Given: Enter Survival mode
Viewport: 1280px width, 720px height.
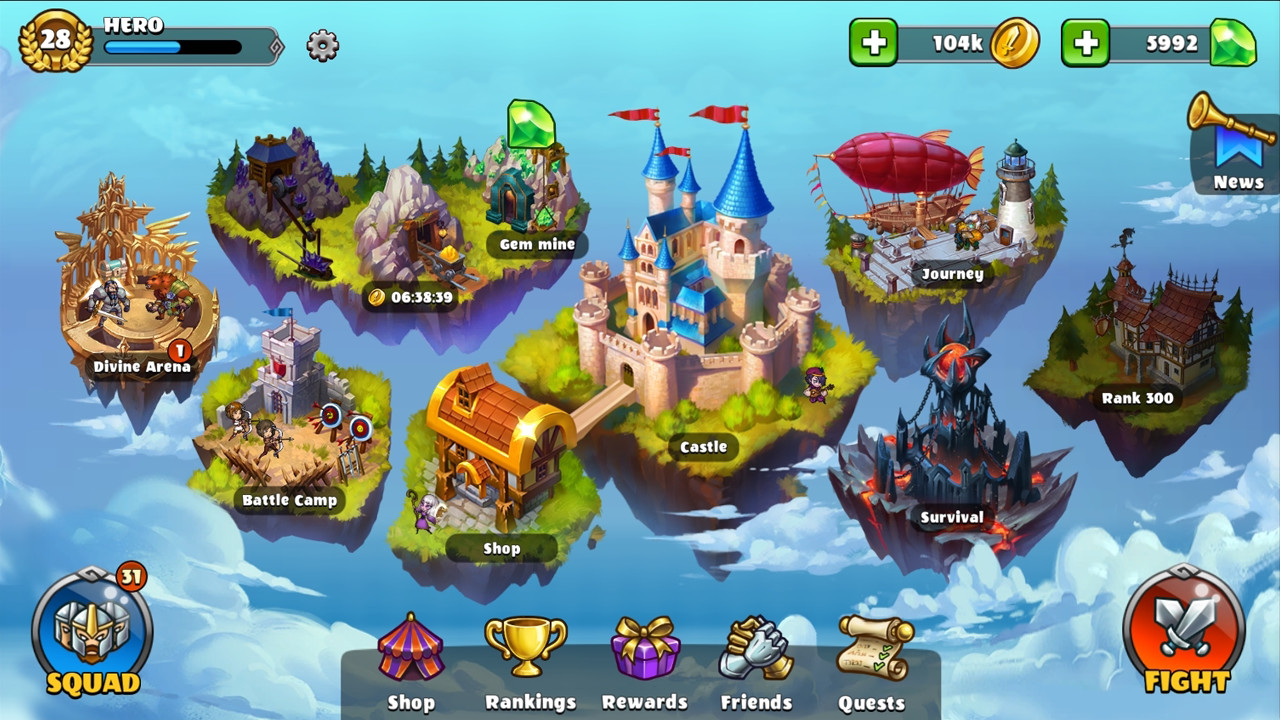Looking at the screenshot, I should point(950,430).
